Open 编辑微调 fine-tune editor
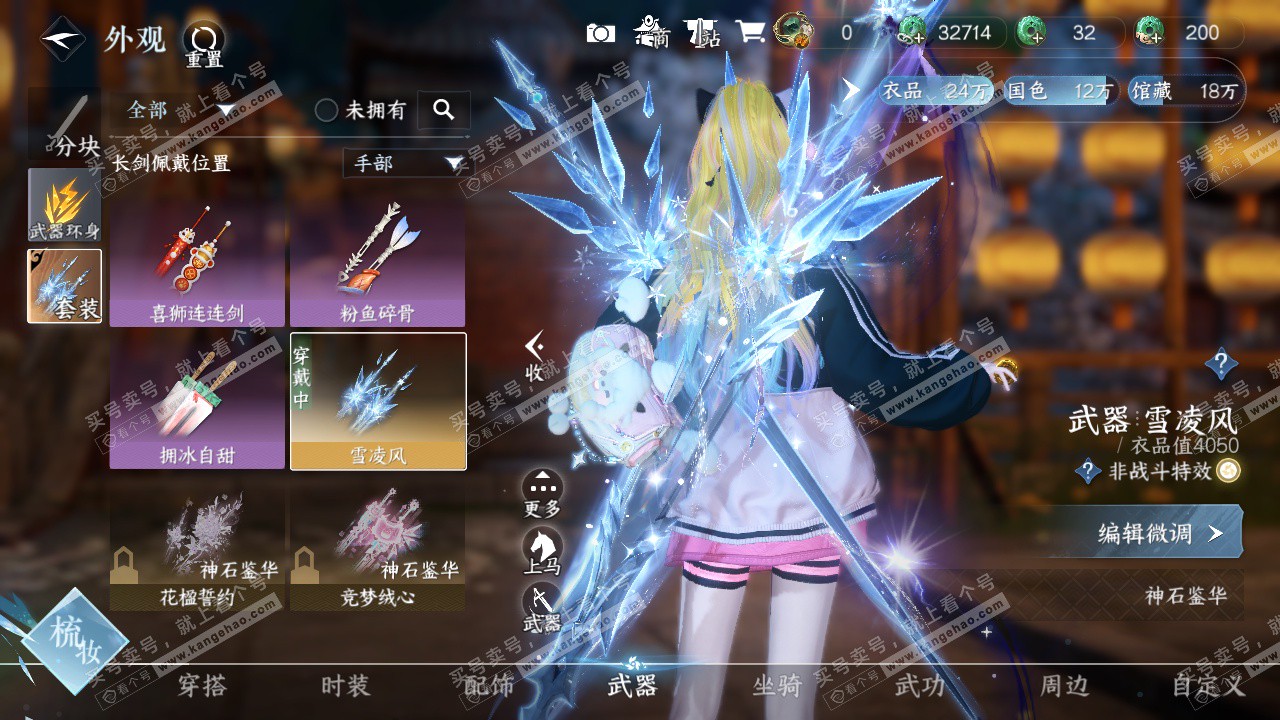The image size is (1280, 720). (1145, 533)
